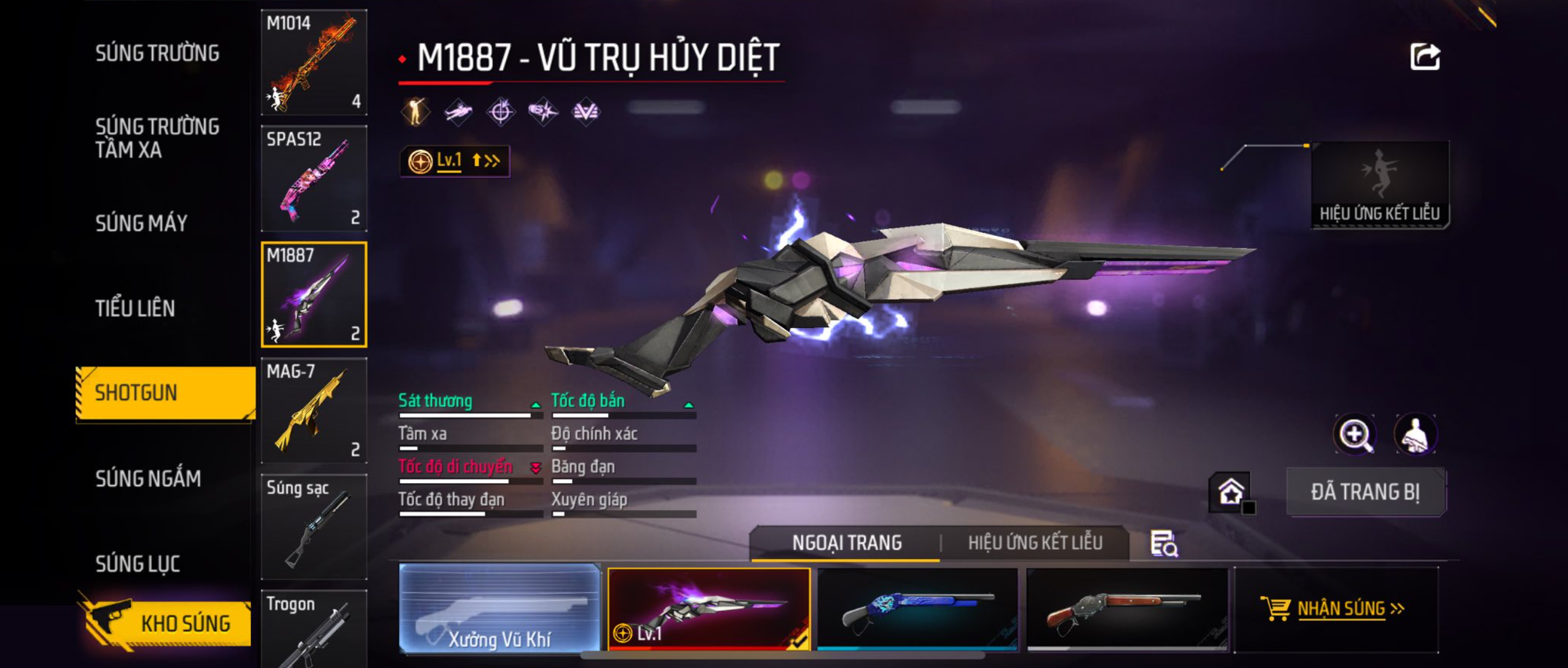1568x668 pixels.
Task: Share the weapon using the share icon
Action: (1425, 57)
